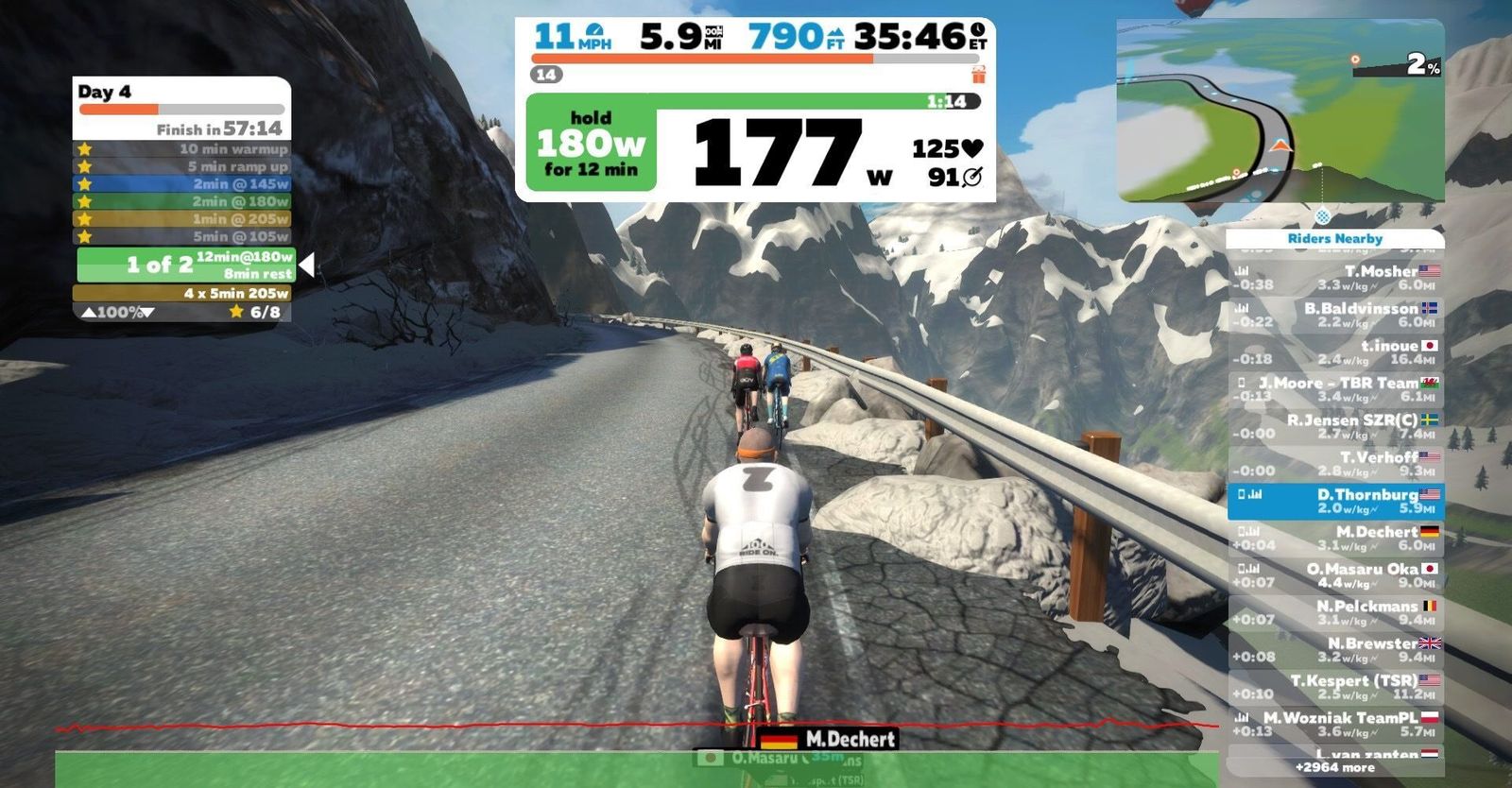Pick T.Verhoff in Riders Nearby
The width and height of the screenshot is (1512, 788).
[x=1335, y=464]
